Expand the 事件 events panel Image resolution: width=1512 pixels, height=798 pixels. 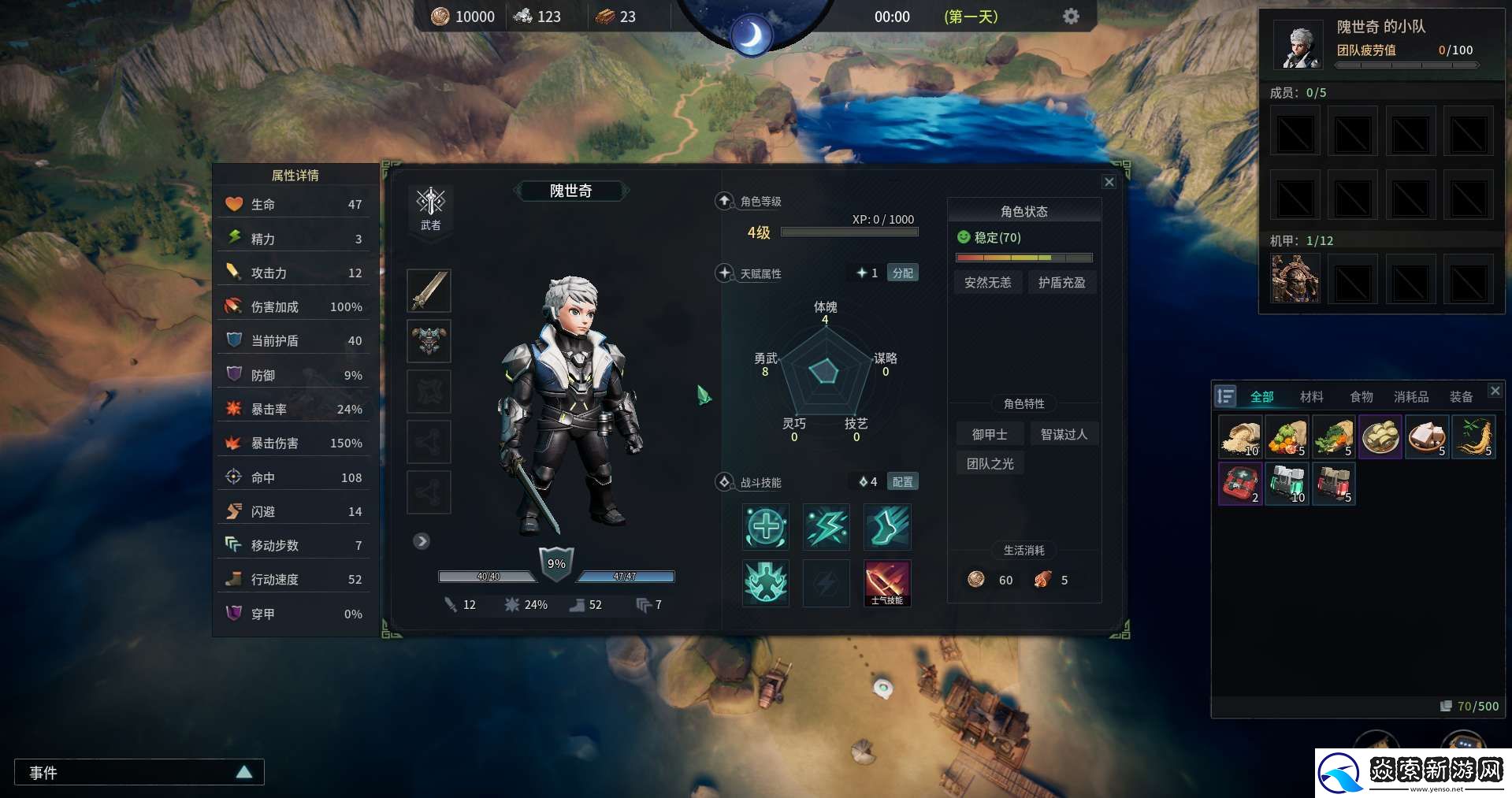click(x=244, y=772)
